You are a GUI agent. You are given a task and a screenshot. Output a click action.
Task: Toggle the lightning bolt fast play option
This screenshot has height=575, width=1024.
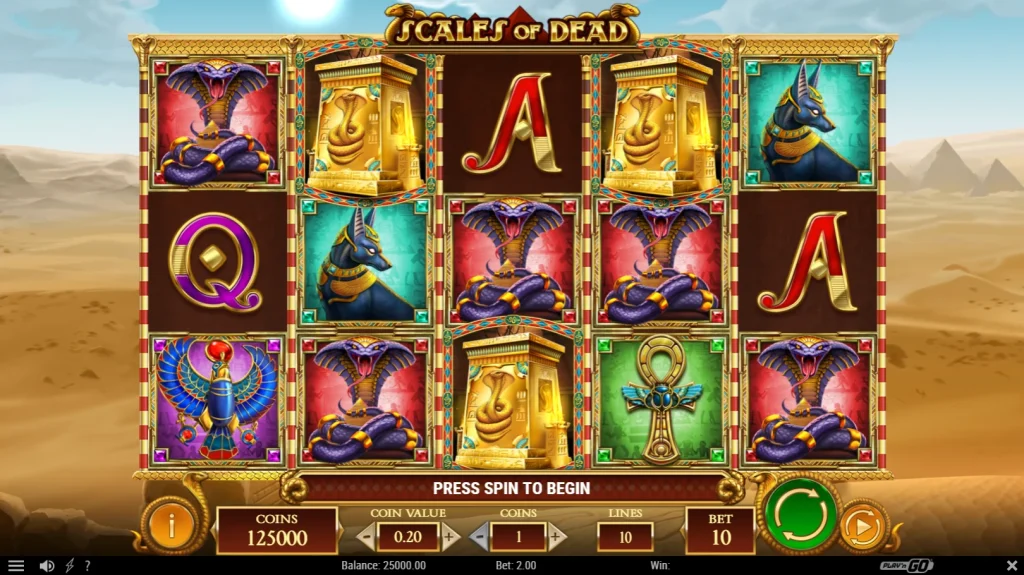70,566
